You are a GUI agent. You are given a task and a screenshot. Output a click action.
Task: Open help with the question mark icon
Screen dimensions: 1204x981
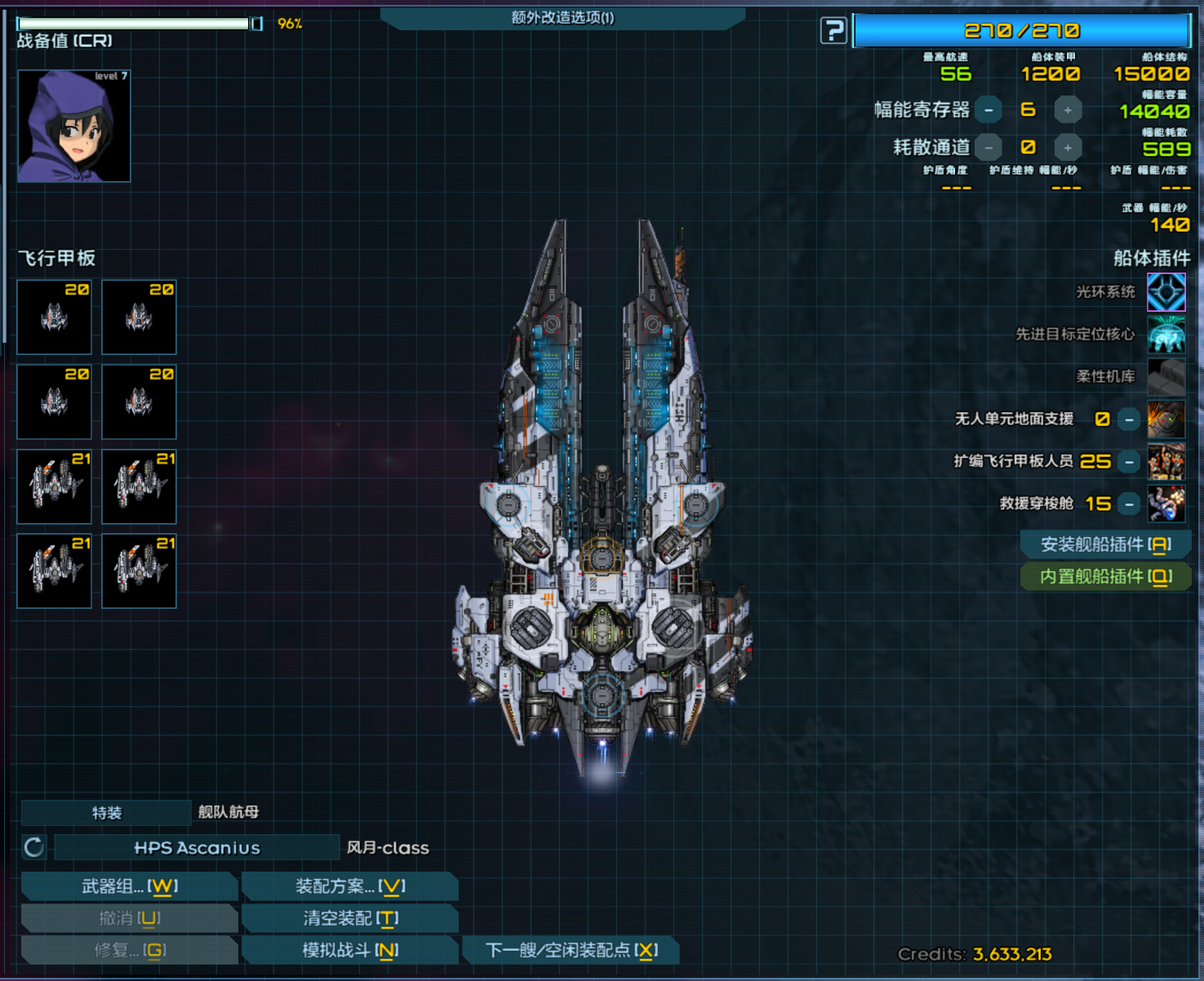point(833,30)
